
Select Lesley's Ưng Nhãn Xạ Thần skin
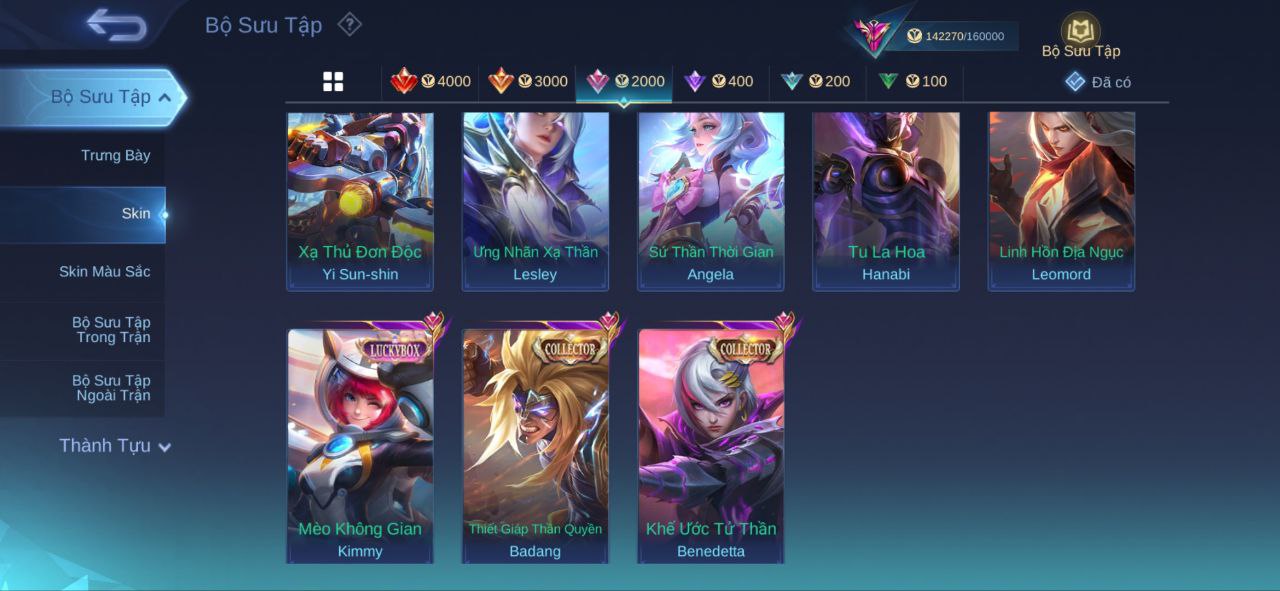point(535,200)
